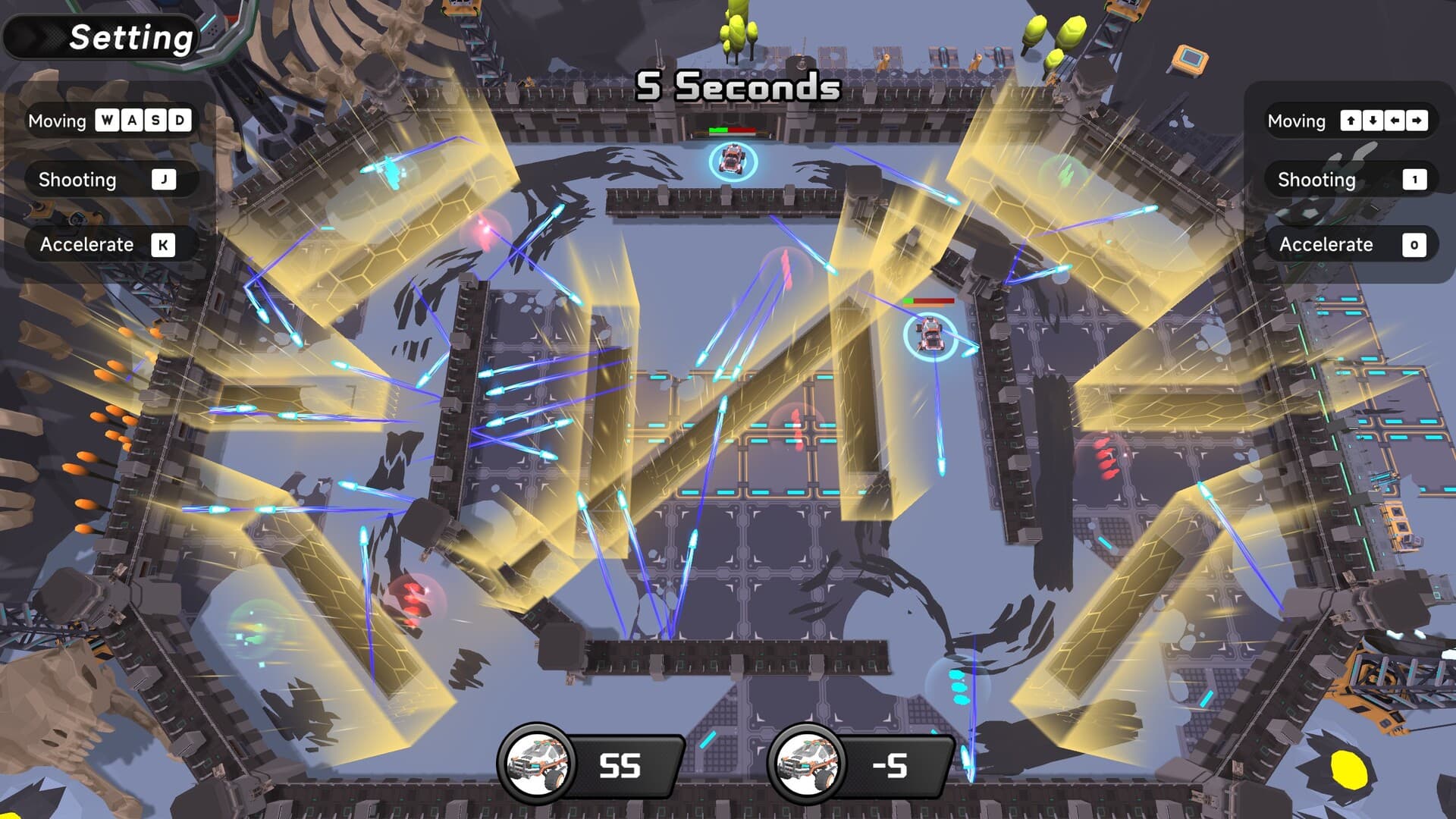The image size is (1456, 819).
Task: Click the score display showing -5
Action: click(891, 764)
